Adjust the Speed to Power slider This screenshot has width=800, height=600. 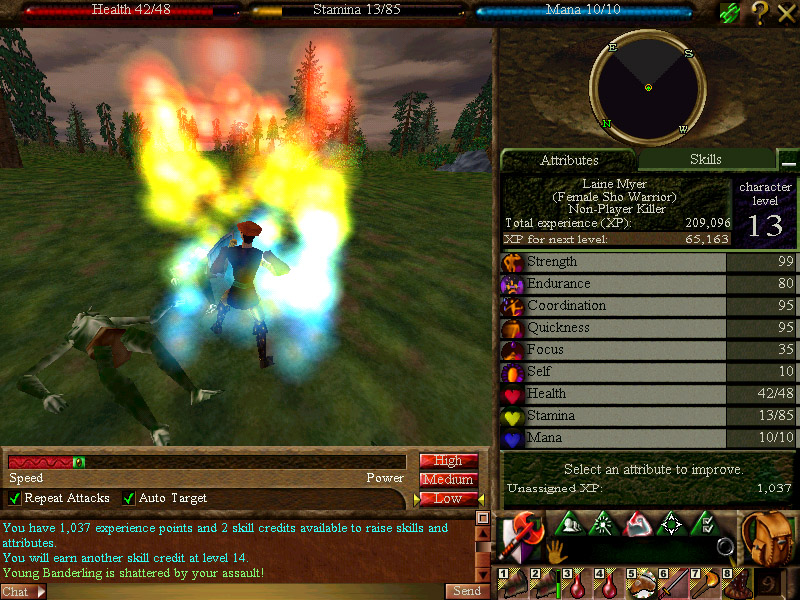point(79,462)
